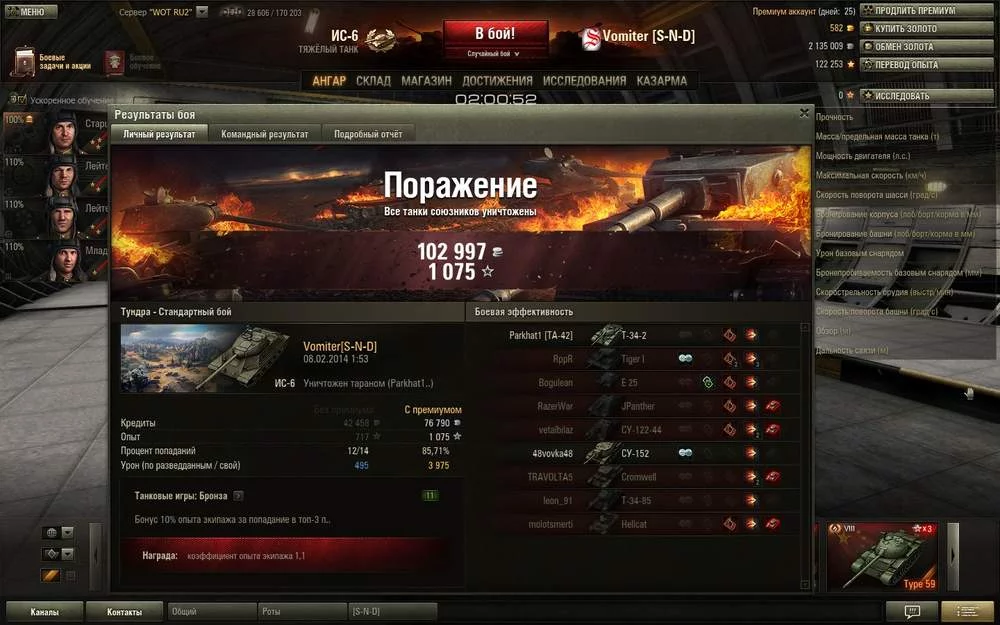Image resolution: width=1000 pixels, height=625 pixels.
Task: Open the КАЗАРМА barracks
Action: pos(662,81)
